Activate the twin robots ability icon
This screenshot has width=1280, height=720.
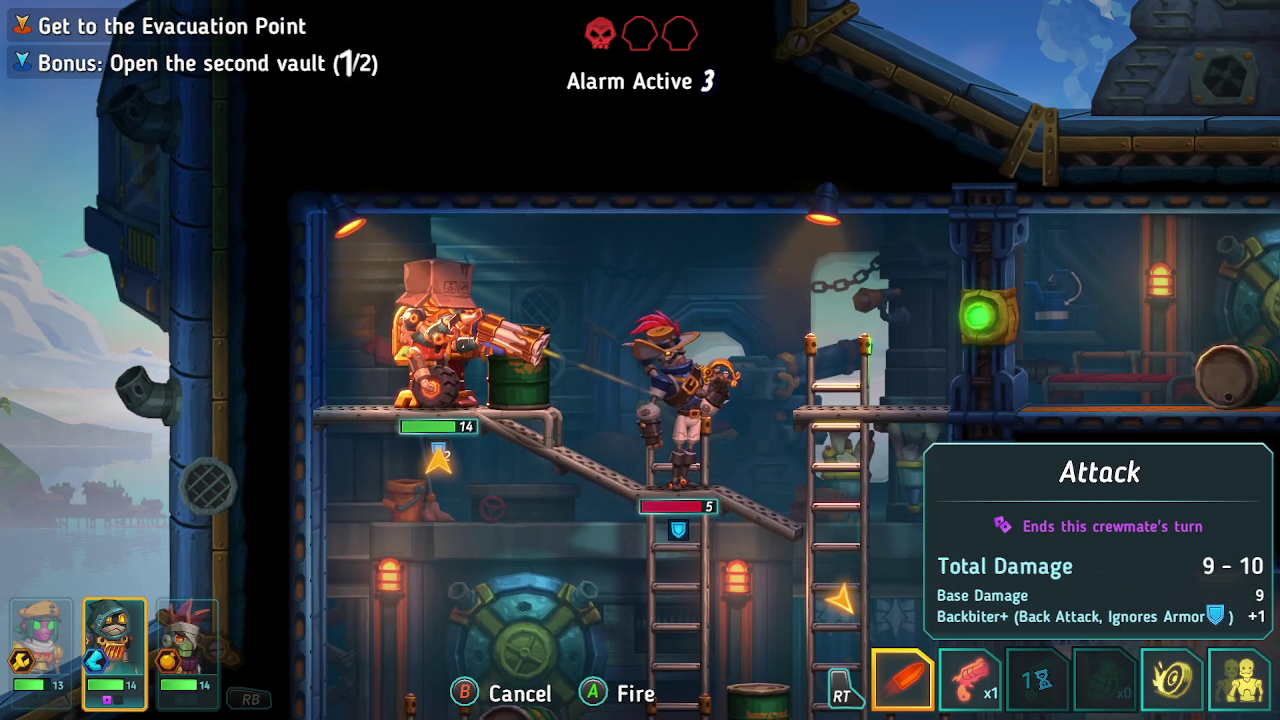tap(1237, 678)
